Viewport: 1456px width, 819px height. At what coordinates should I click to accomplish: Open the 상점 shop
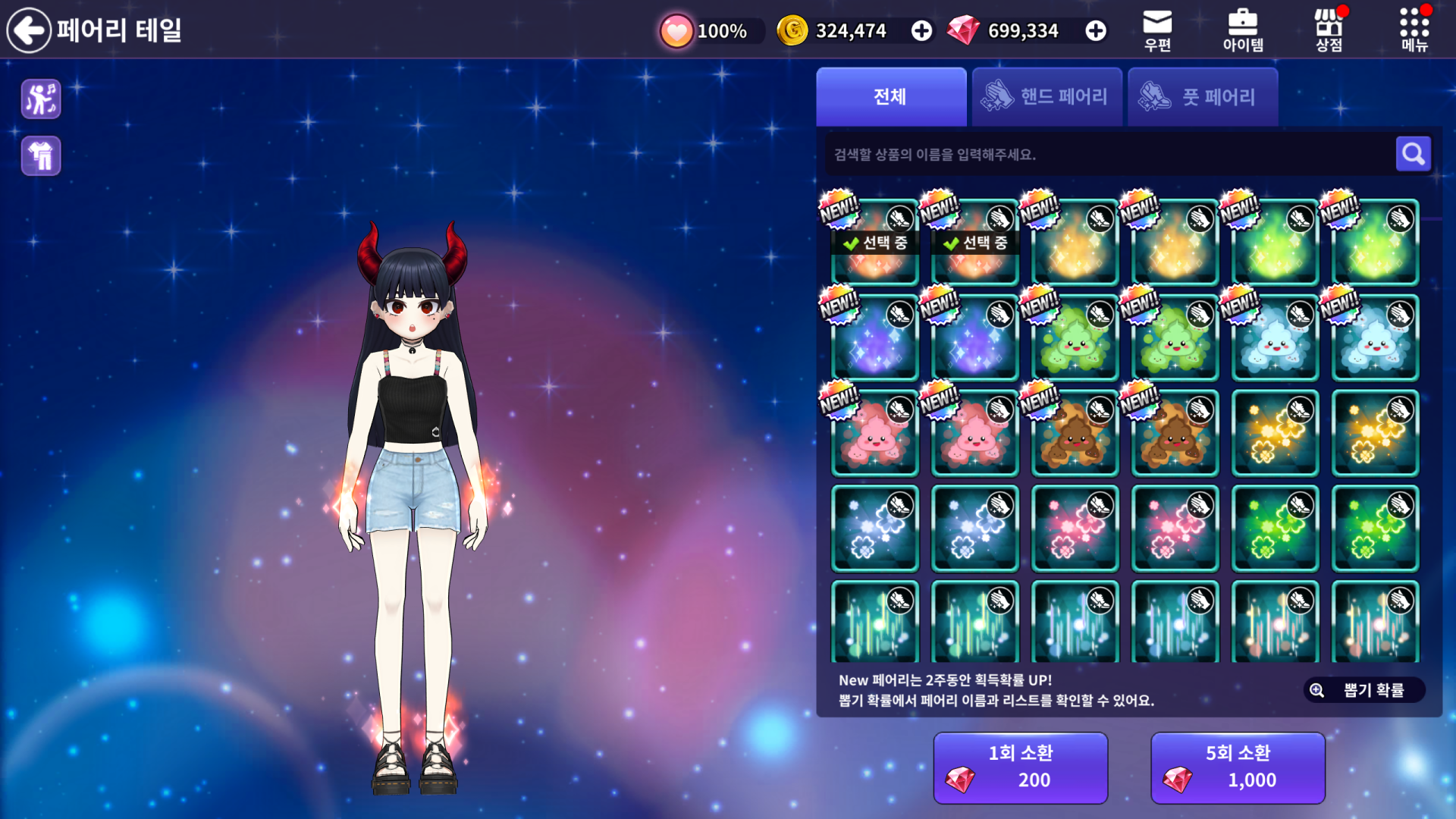[x=1329, y=30]
